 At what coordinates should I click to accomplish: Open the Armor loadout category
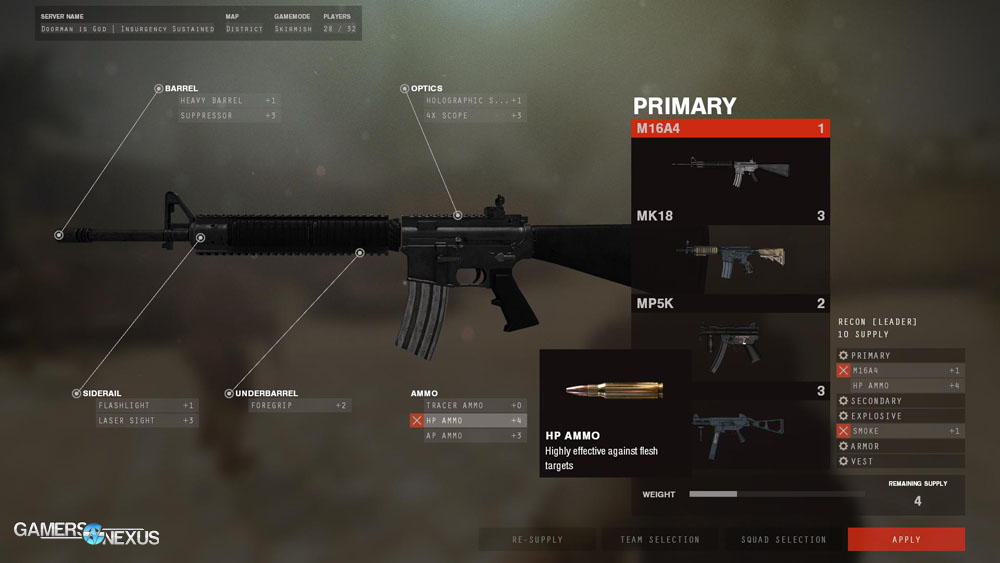pos(899,446)
